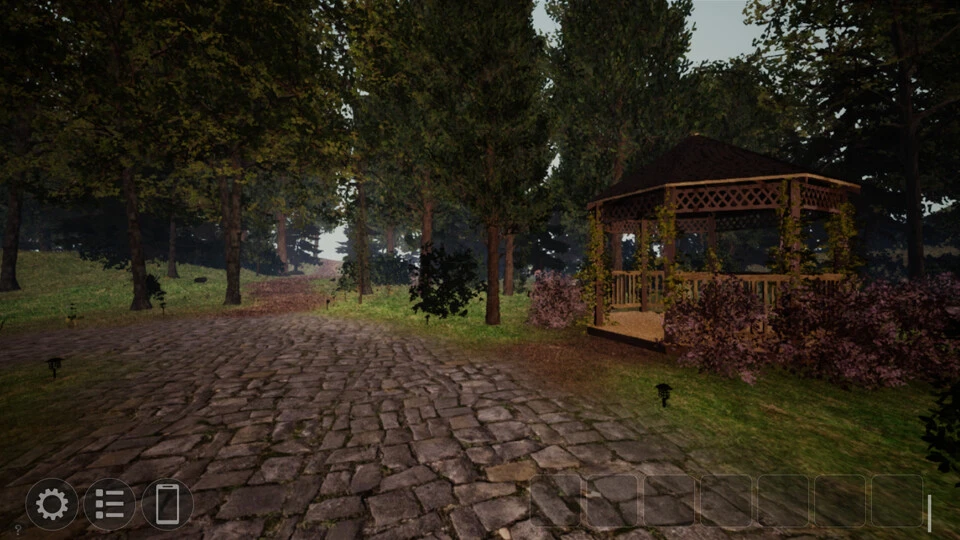Open the smartphone icon
Screen dimensions: 960x540
[167, 504]
